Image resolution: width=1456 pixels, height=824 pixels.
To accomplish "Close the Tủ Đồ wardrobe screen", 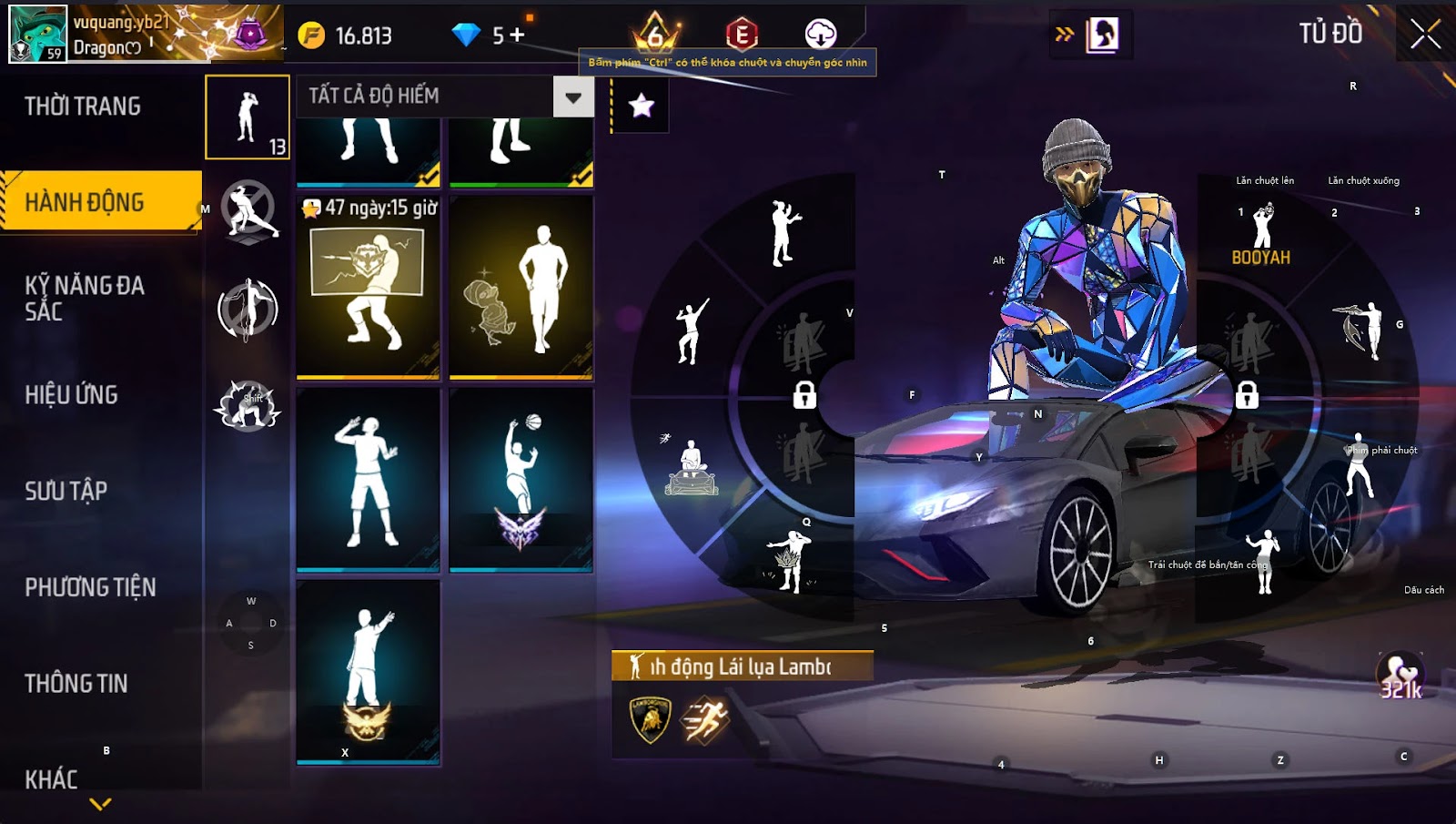I will coord(1425,35).
